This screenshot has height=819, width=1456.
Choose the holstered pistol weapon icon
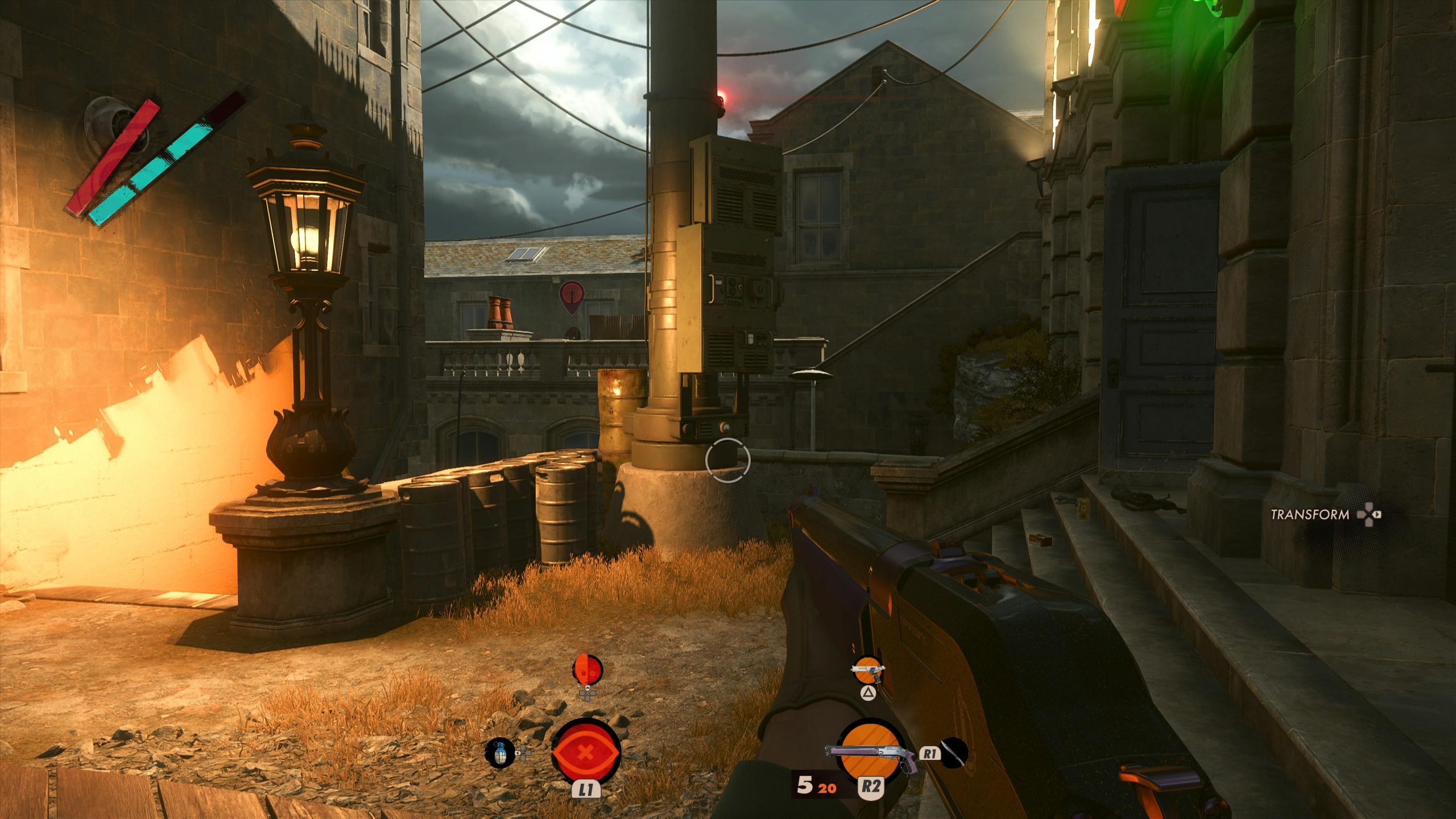[x=868, y=670]
